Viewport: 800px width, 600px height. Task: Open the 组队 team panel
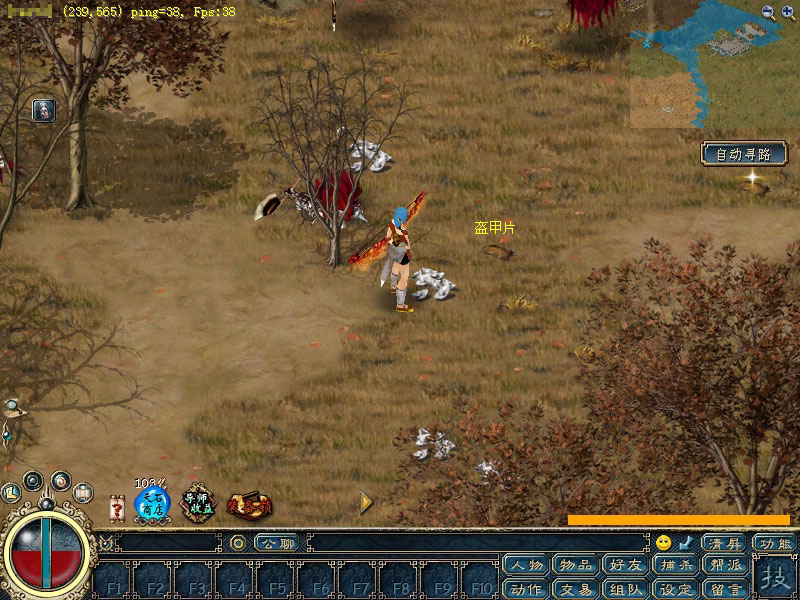tap(626, 589)
